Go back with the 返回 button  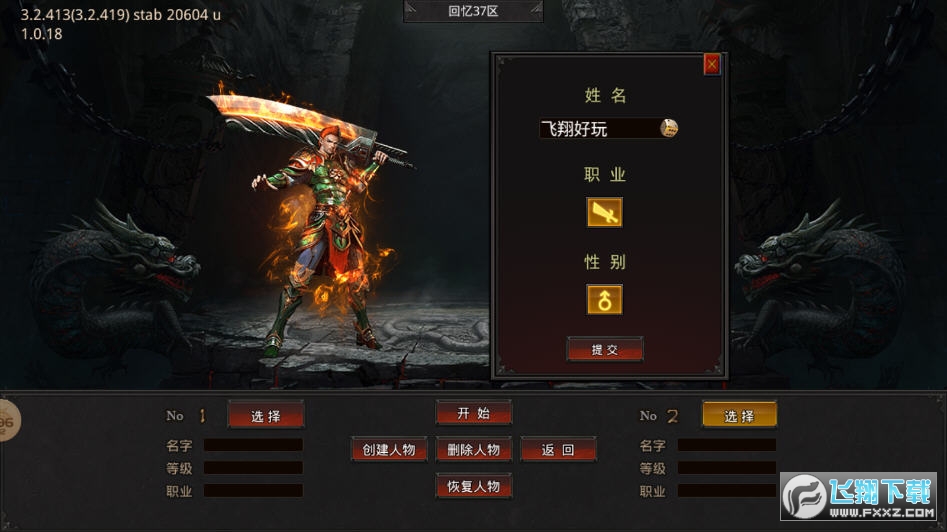click(558, 449)
